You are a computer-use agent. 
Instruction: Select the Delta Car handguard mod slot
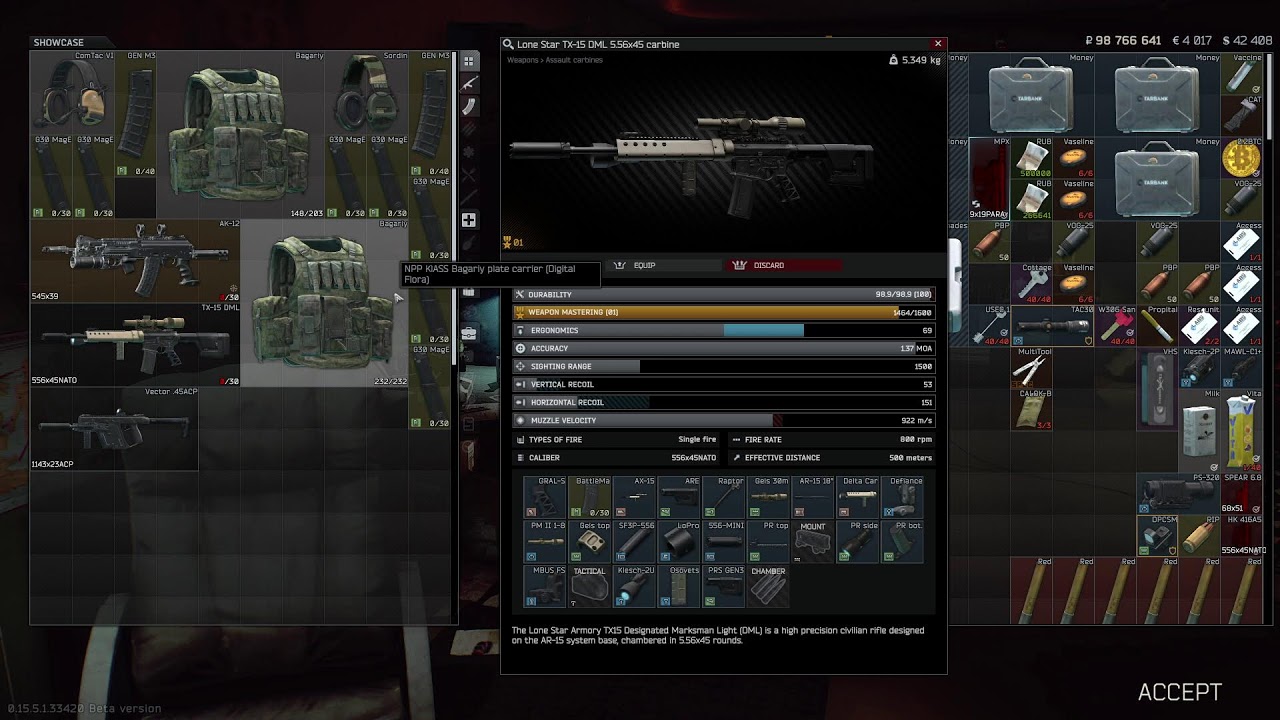[x=858, y=497]
